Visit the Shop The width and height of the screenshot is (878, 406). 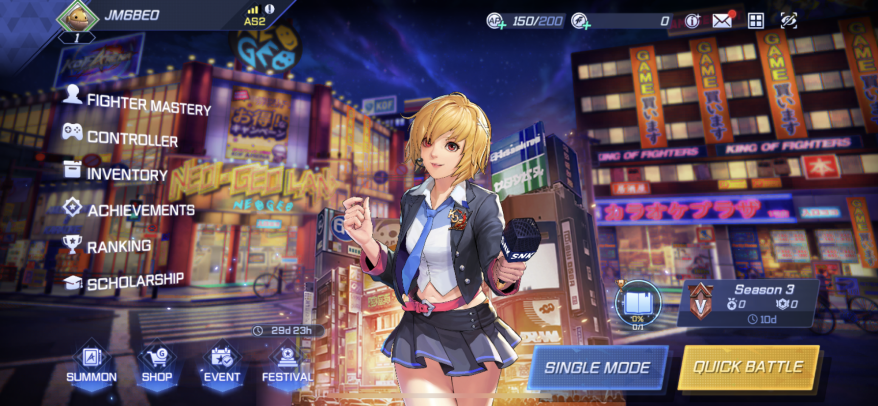coord(158,364)
